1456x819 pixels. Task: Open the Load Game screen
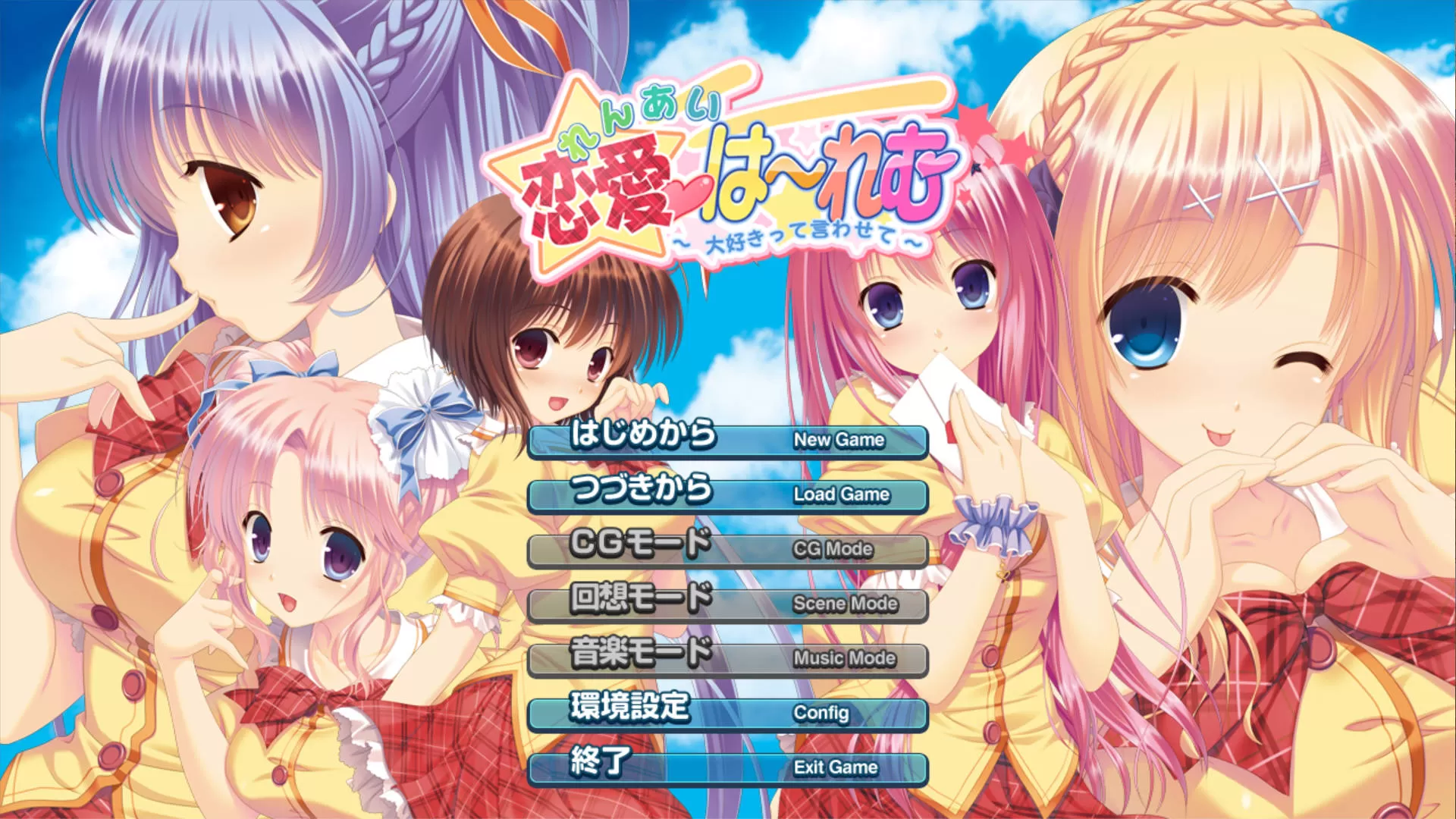[728, 495]
